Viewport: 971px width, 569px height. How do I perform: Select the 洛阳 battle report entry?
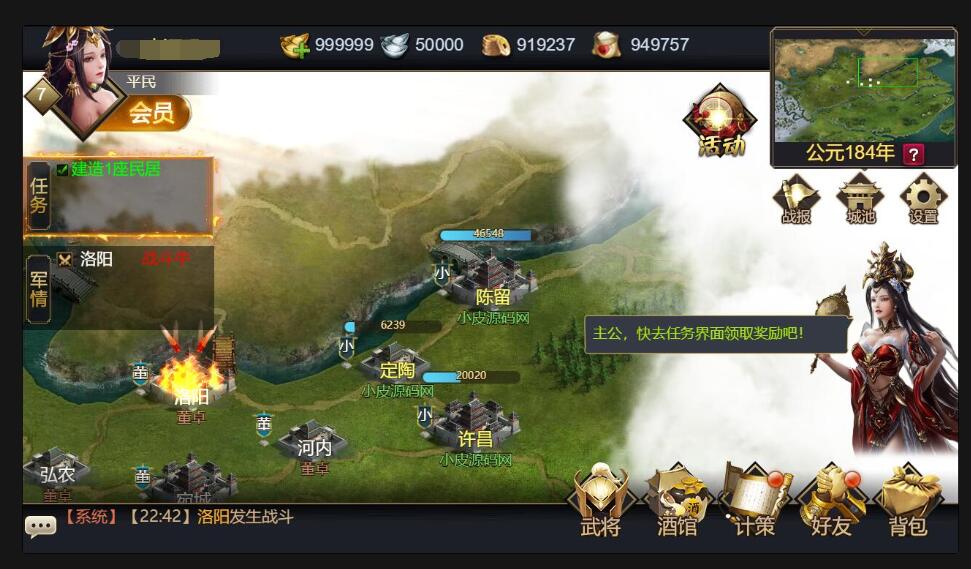pyautogui.click(x=96, y=259)
